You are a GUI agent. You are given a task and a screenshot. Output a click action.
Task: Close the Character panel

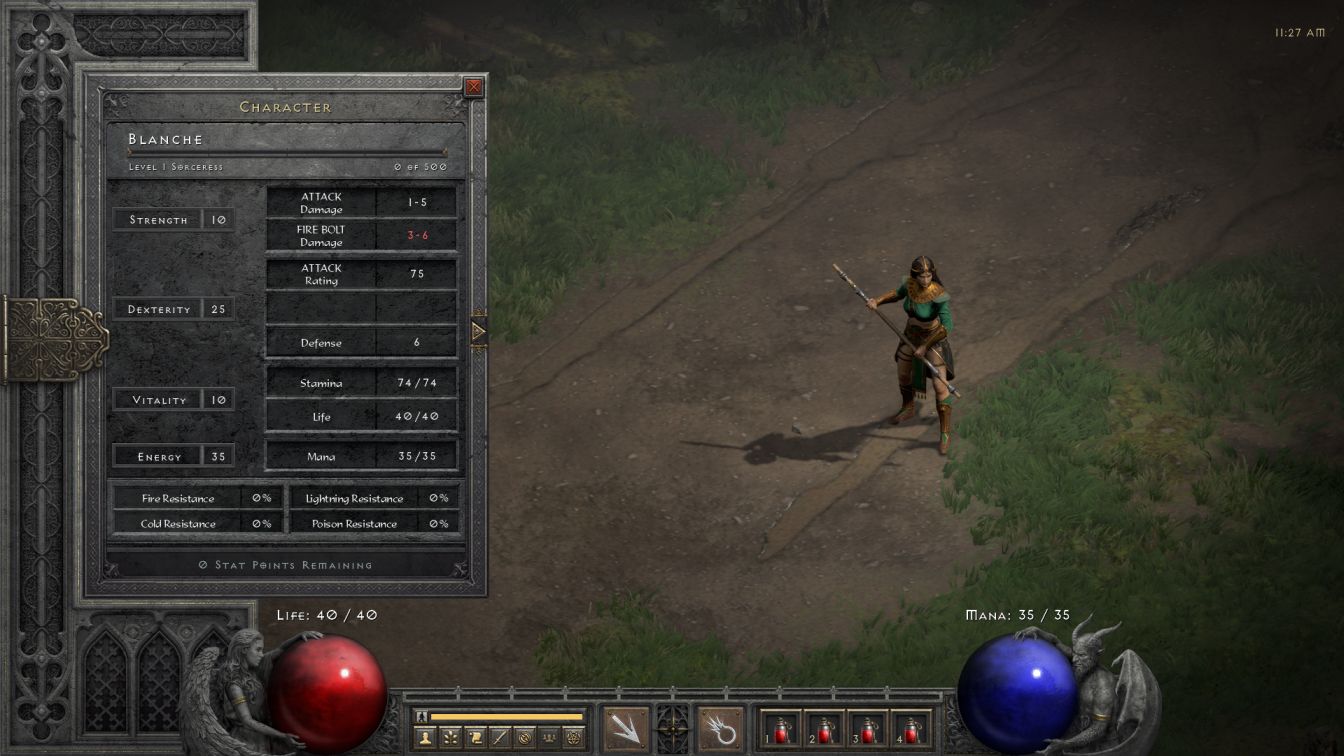pos(474,87)
